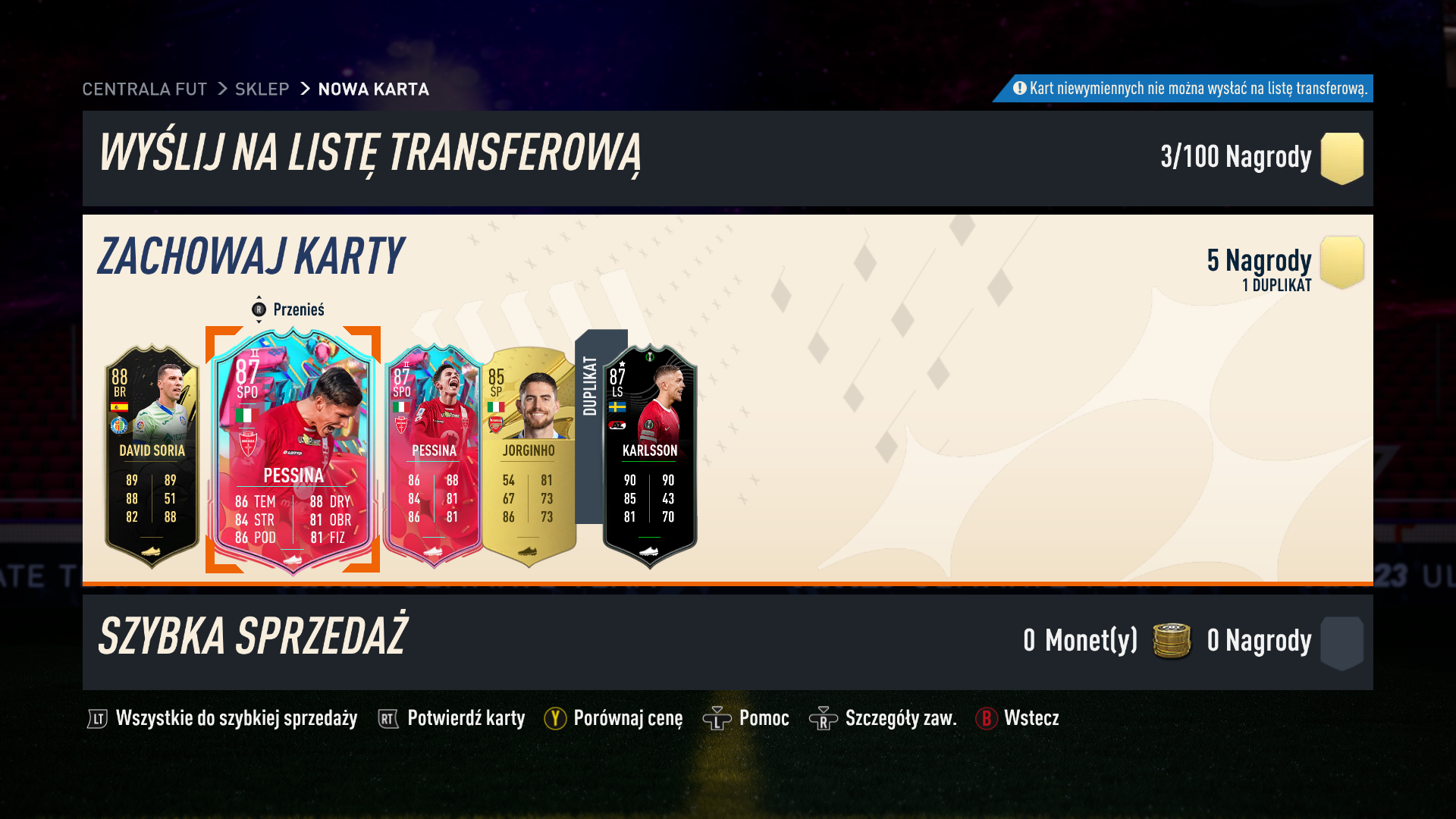The width and height of the screenshot is (1456, 819).
Task: Open the Szybka sprzedaż section
Action: [253, 637]
